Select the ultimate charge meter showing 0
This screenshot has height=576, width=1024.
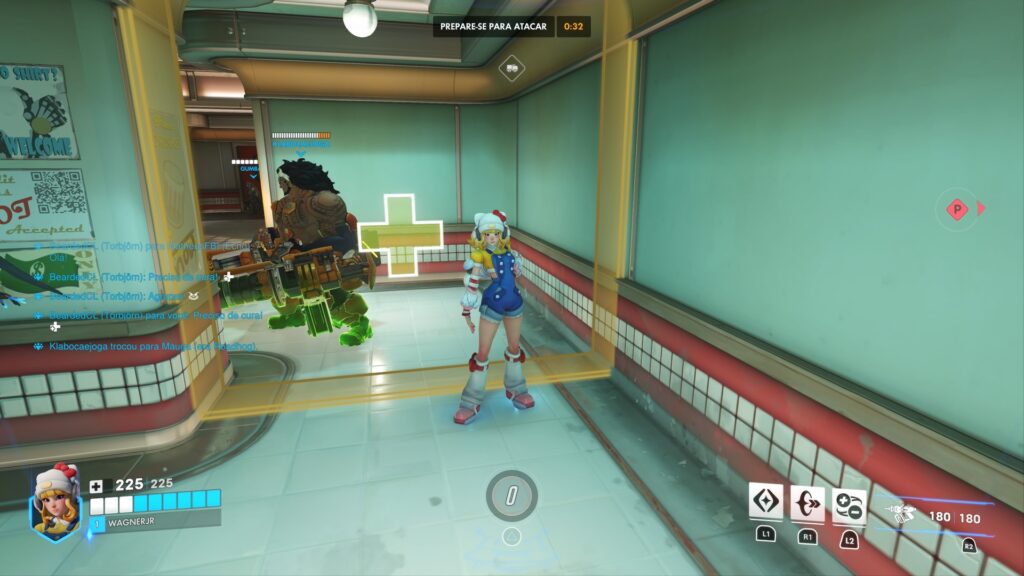(512, 495)
